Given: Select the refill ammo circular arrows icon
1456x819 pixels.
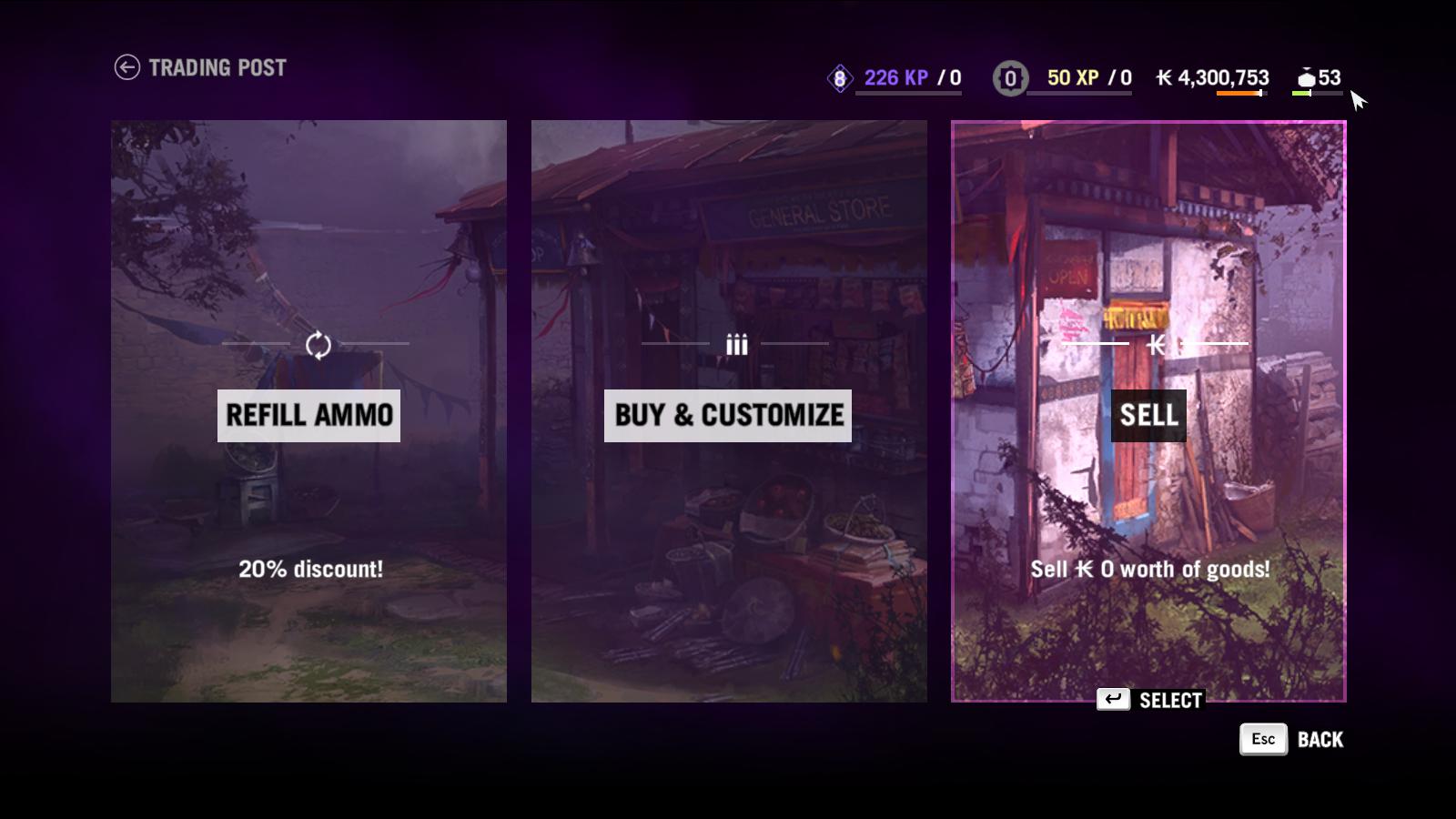Looking at the screenshot, I should coord(318,345).
